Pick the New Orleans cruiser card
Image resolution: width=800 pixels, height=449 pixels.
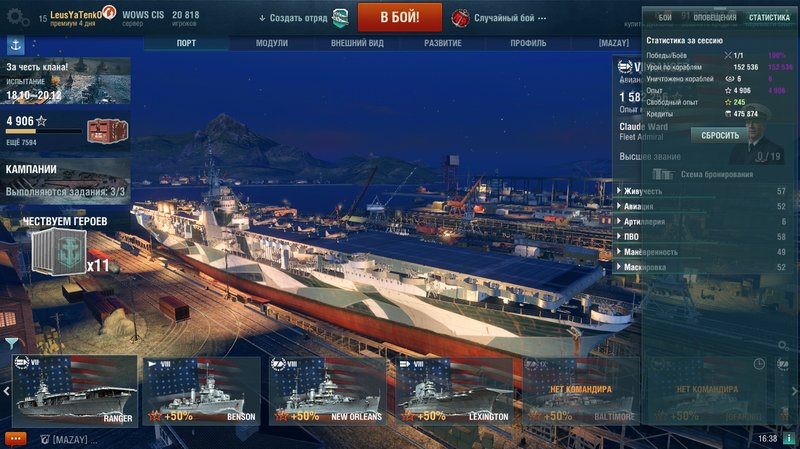[329, 391]
